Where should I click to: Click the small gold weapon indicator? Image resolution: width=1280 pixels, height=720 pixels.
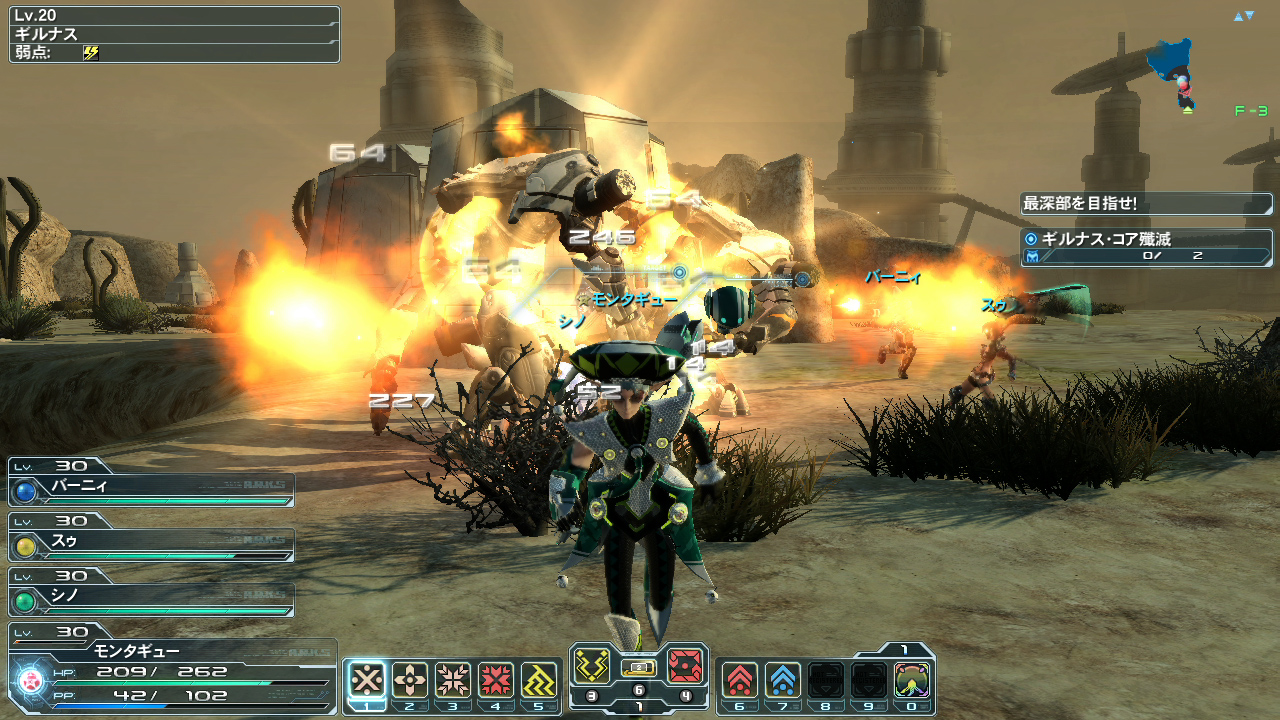pyautogui.click(x=639, y=667)
